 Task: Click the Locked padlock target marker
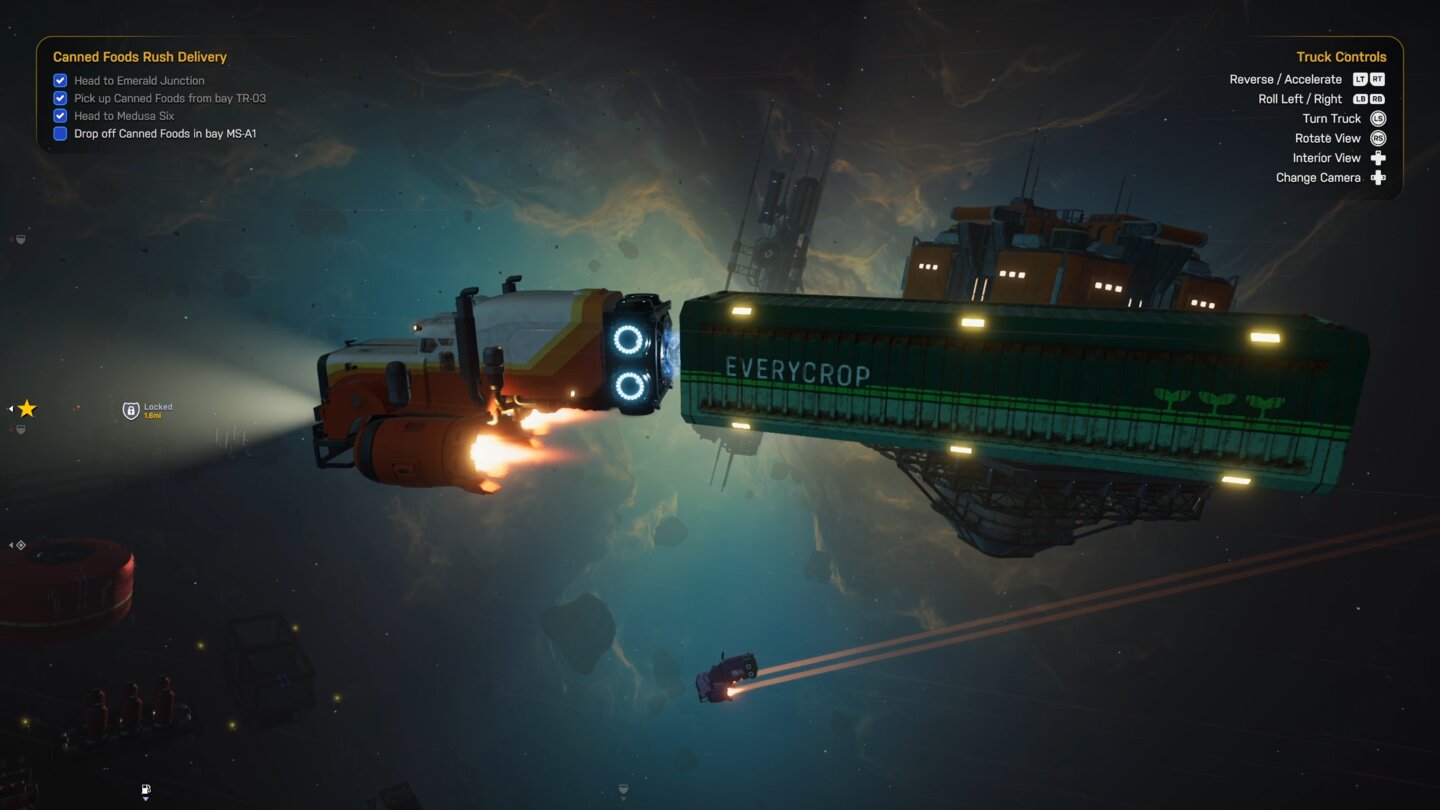[x=131, y=411]
